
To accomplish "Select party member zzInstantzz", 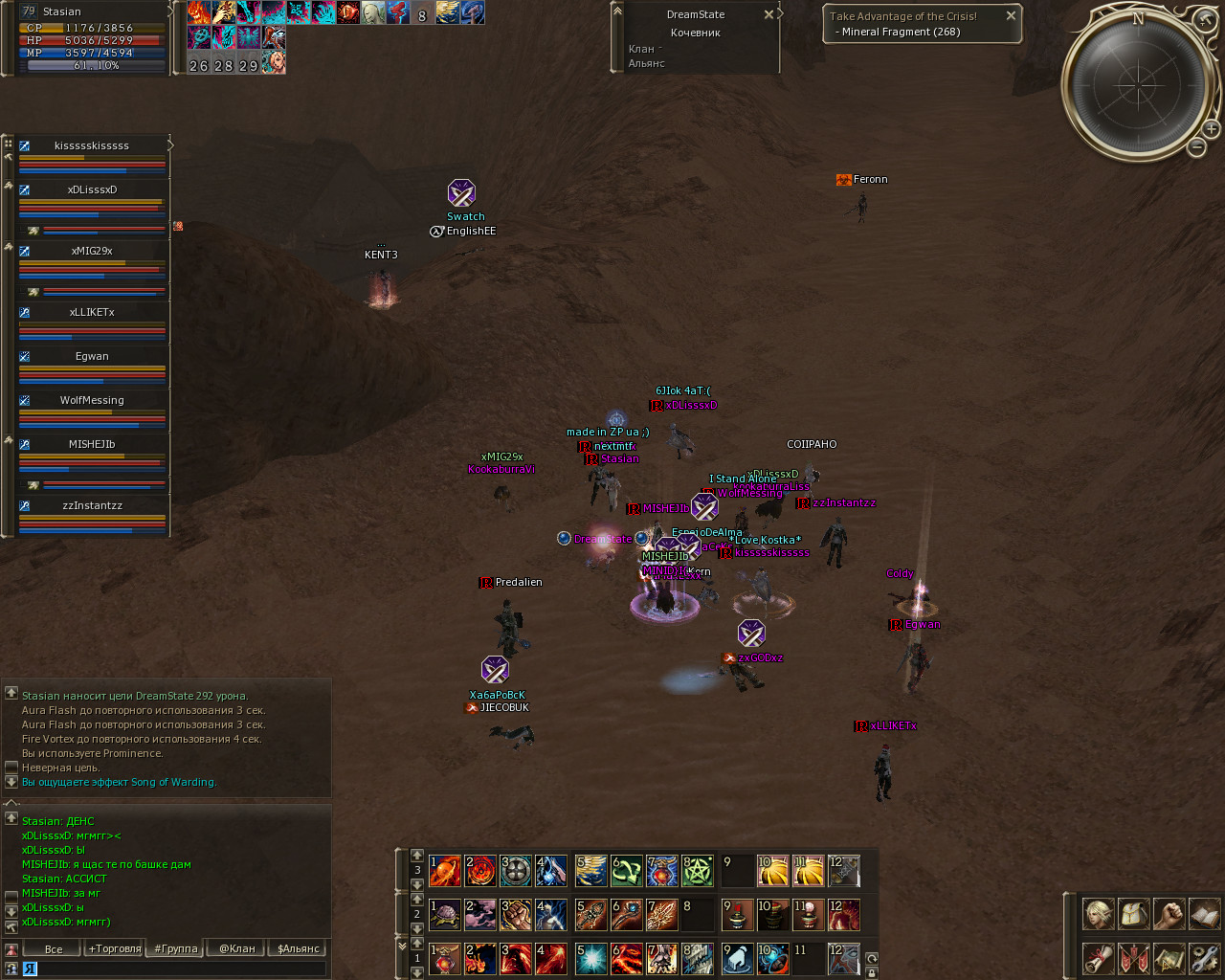I will click(x=92, y=505).
